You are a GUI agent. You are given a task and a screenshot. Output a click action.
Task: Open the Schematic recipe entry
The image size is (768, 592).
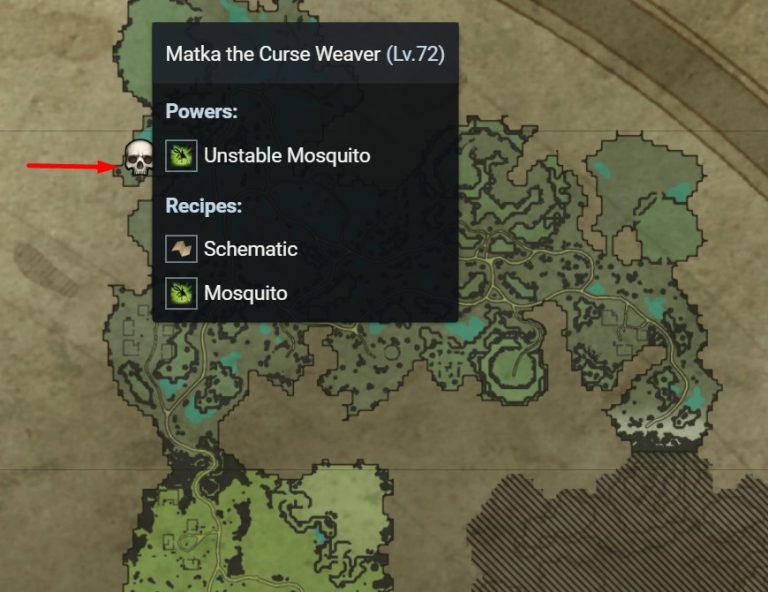tap(250, 249)
